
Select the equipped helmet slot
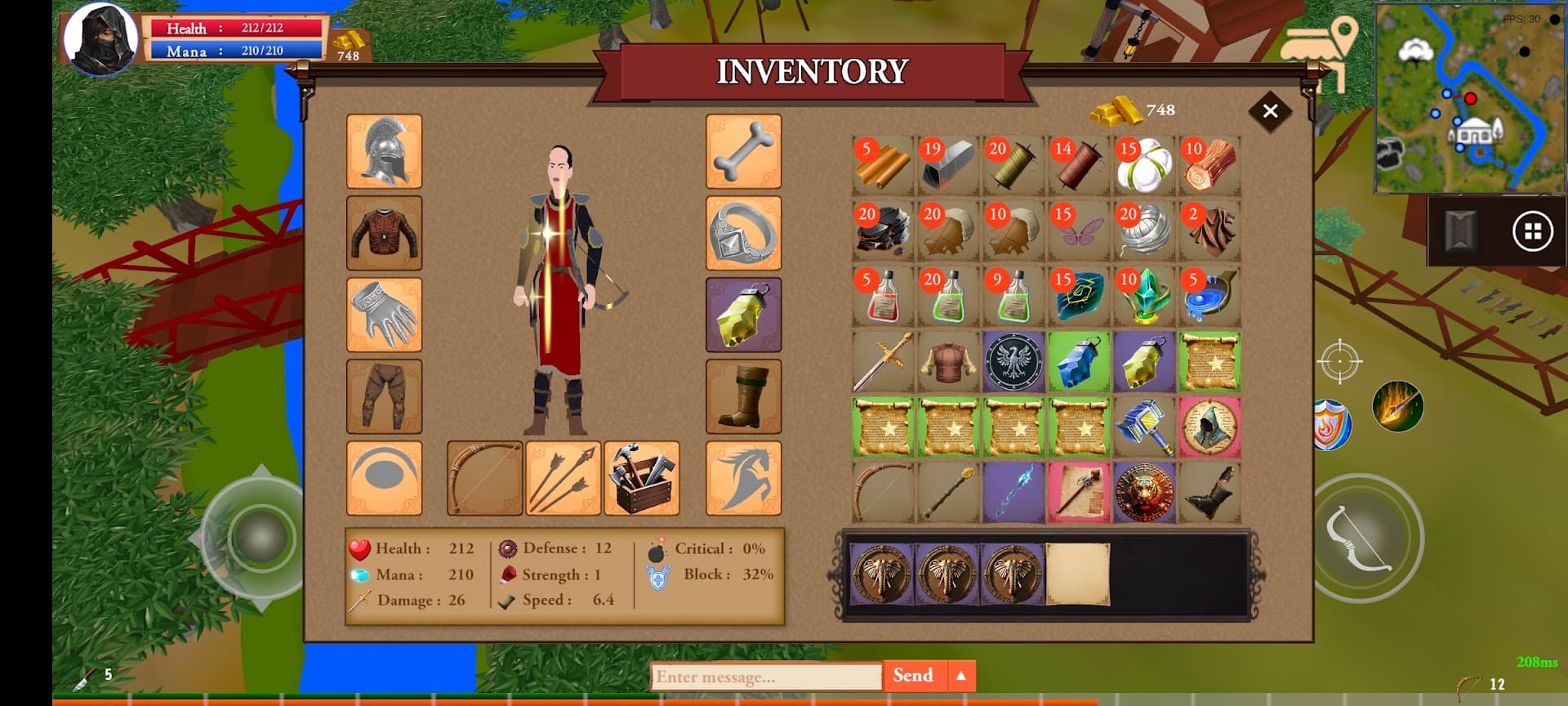[384, 151]
